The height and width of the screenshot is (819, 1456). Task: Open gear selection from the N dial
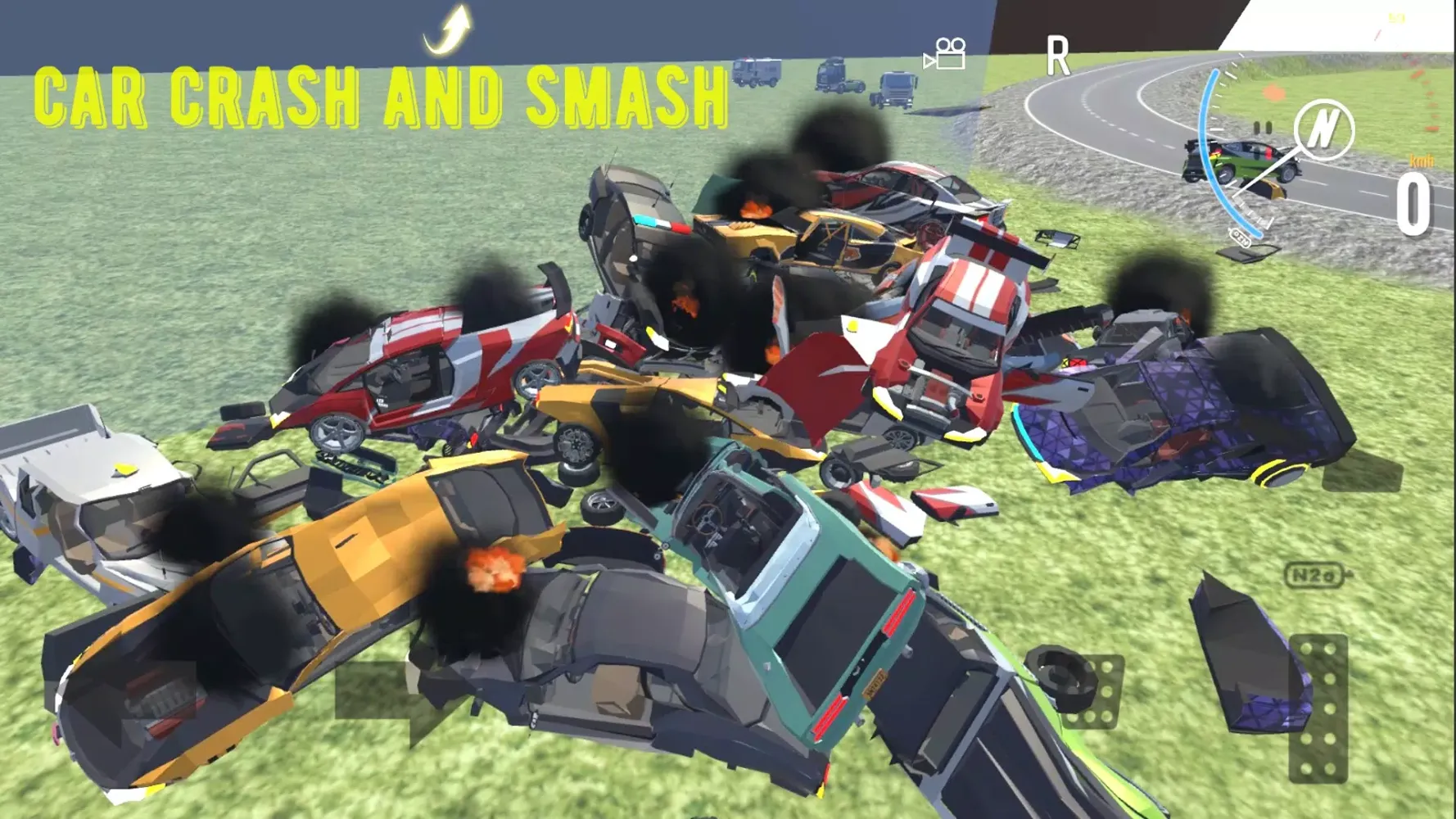pos(1325,129)
